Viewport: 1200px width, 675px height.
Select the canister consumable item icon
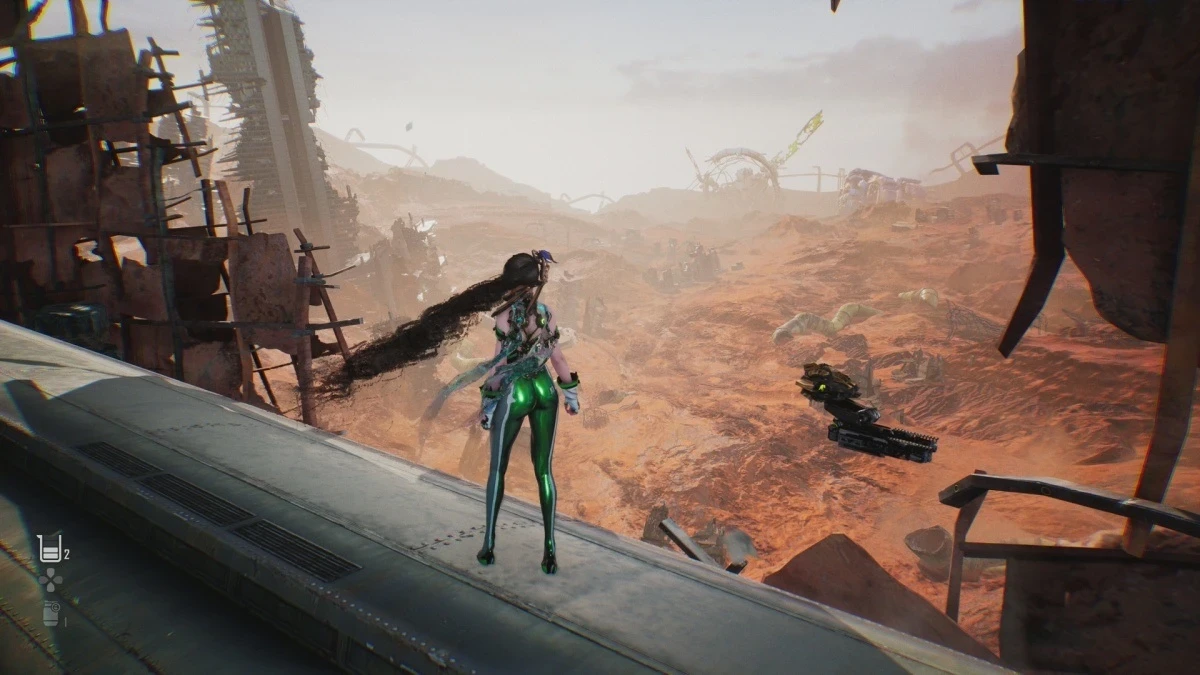pyautogui.click(x=50, y=613)
